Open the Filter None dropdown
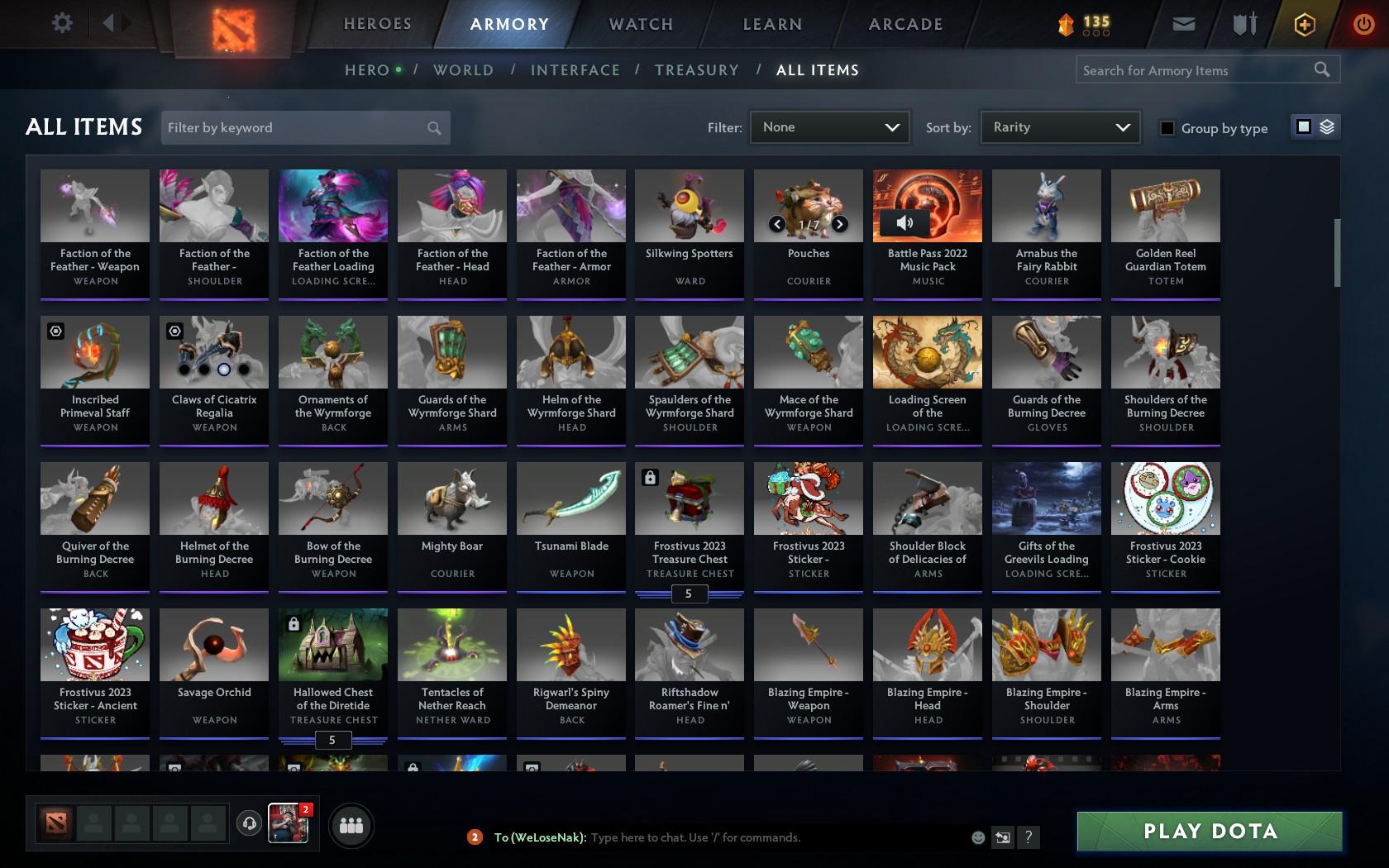 [x=829, y=127]
